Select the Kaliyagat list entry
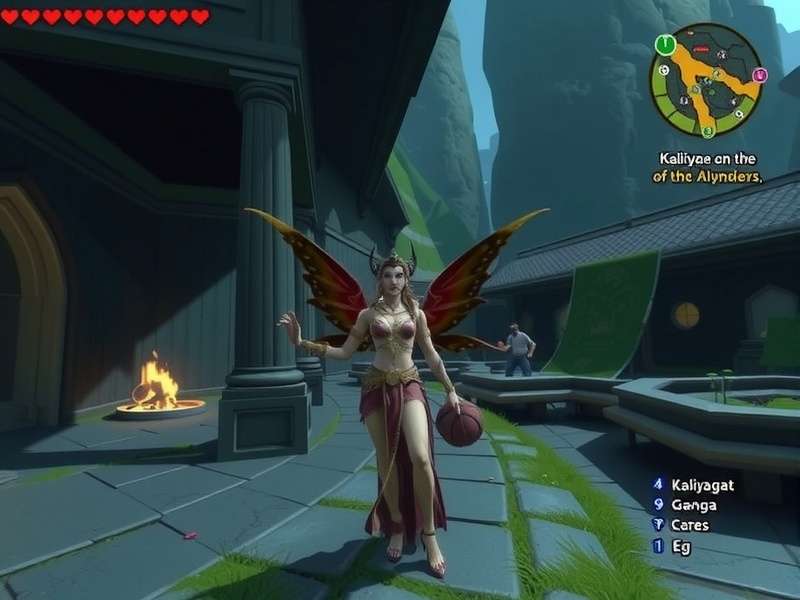This screenshot has width=800, height=600. click(702, 483)
